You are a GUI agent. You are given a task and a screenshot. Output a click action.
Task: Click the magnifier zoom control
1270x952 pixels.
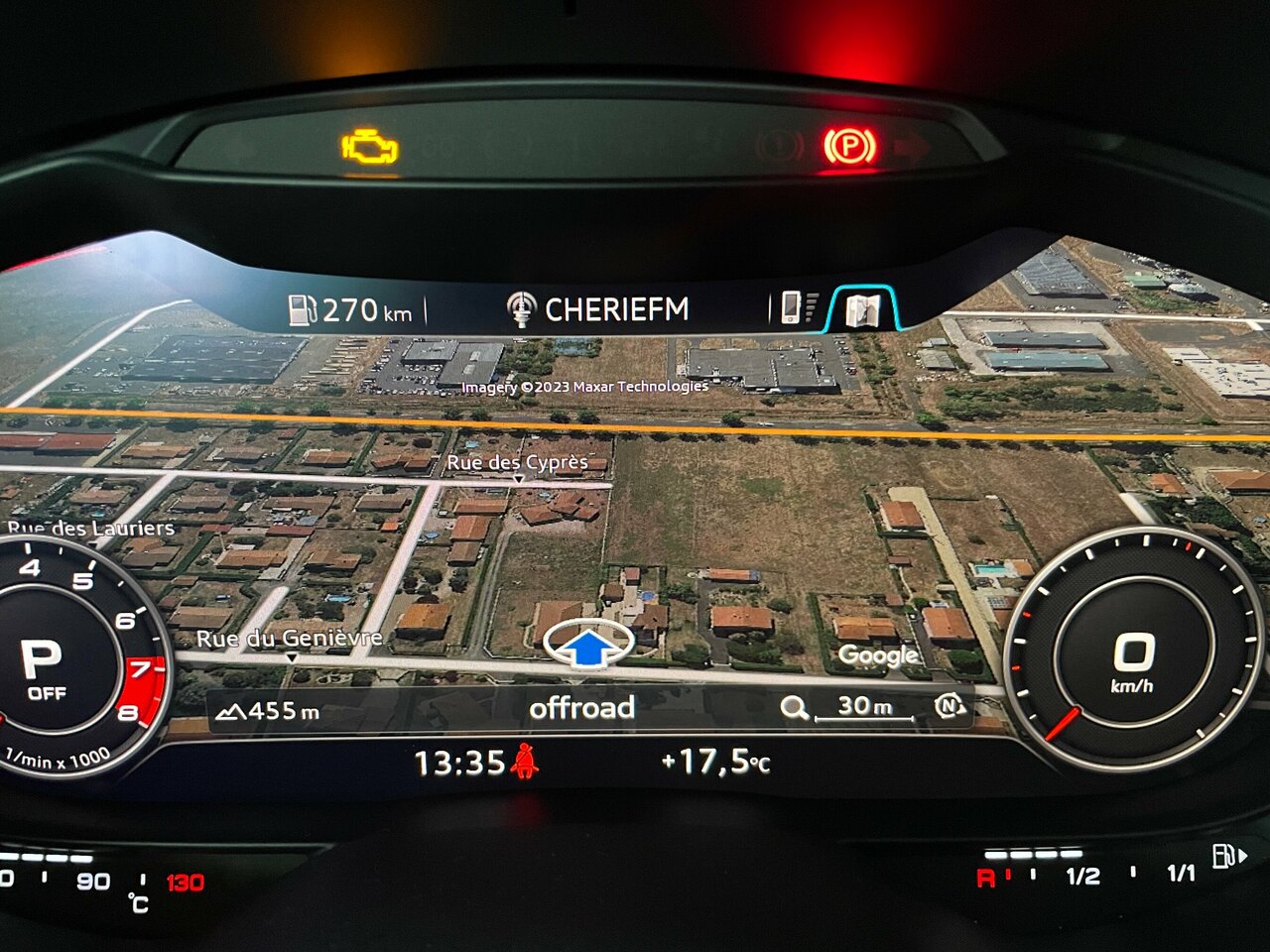794,707
